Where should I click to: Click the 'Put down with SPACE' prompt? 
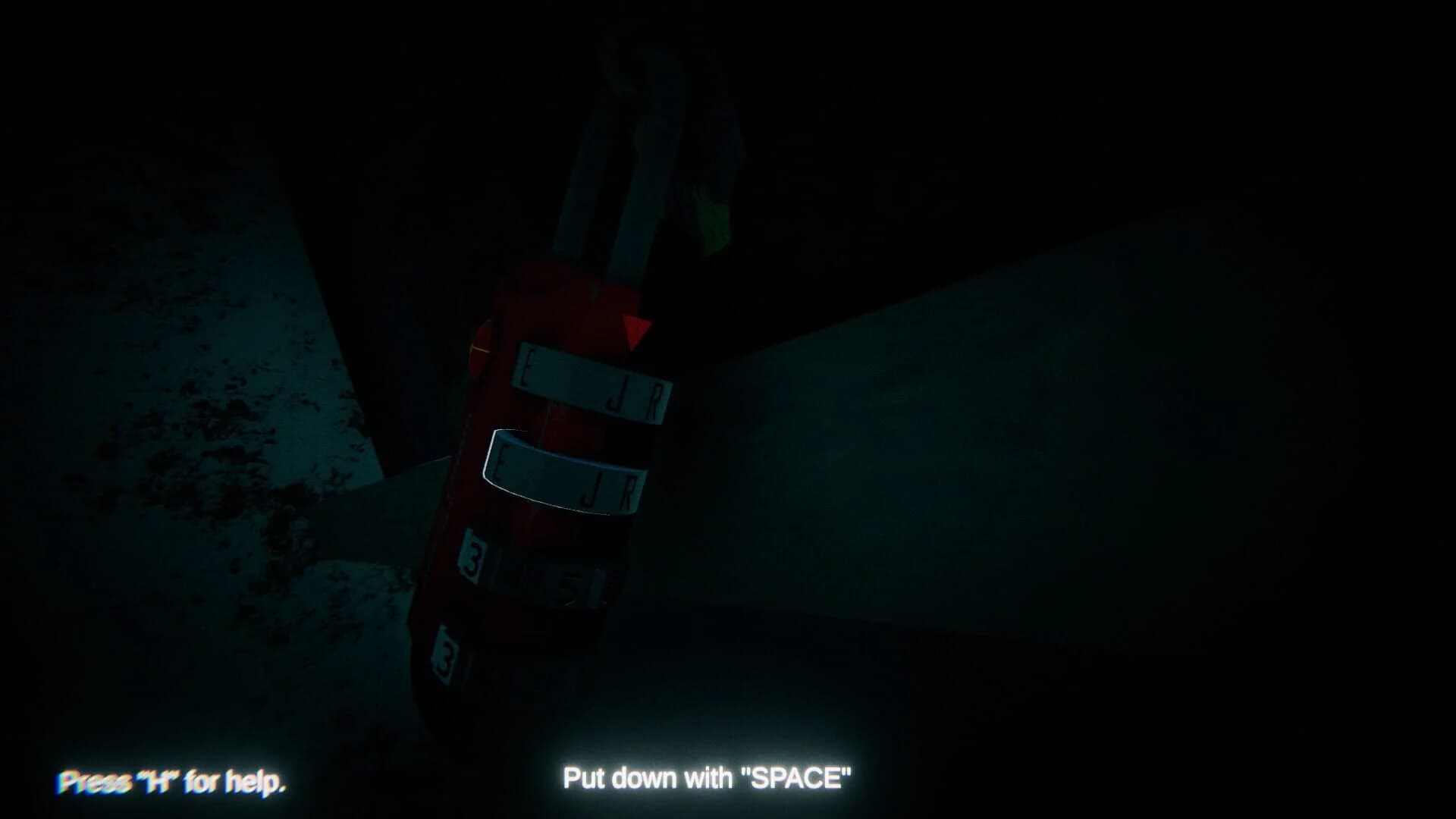click(x=707, y=776)
